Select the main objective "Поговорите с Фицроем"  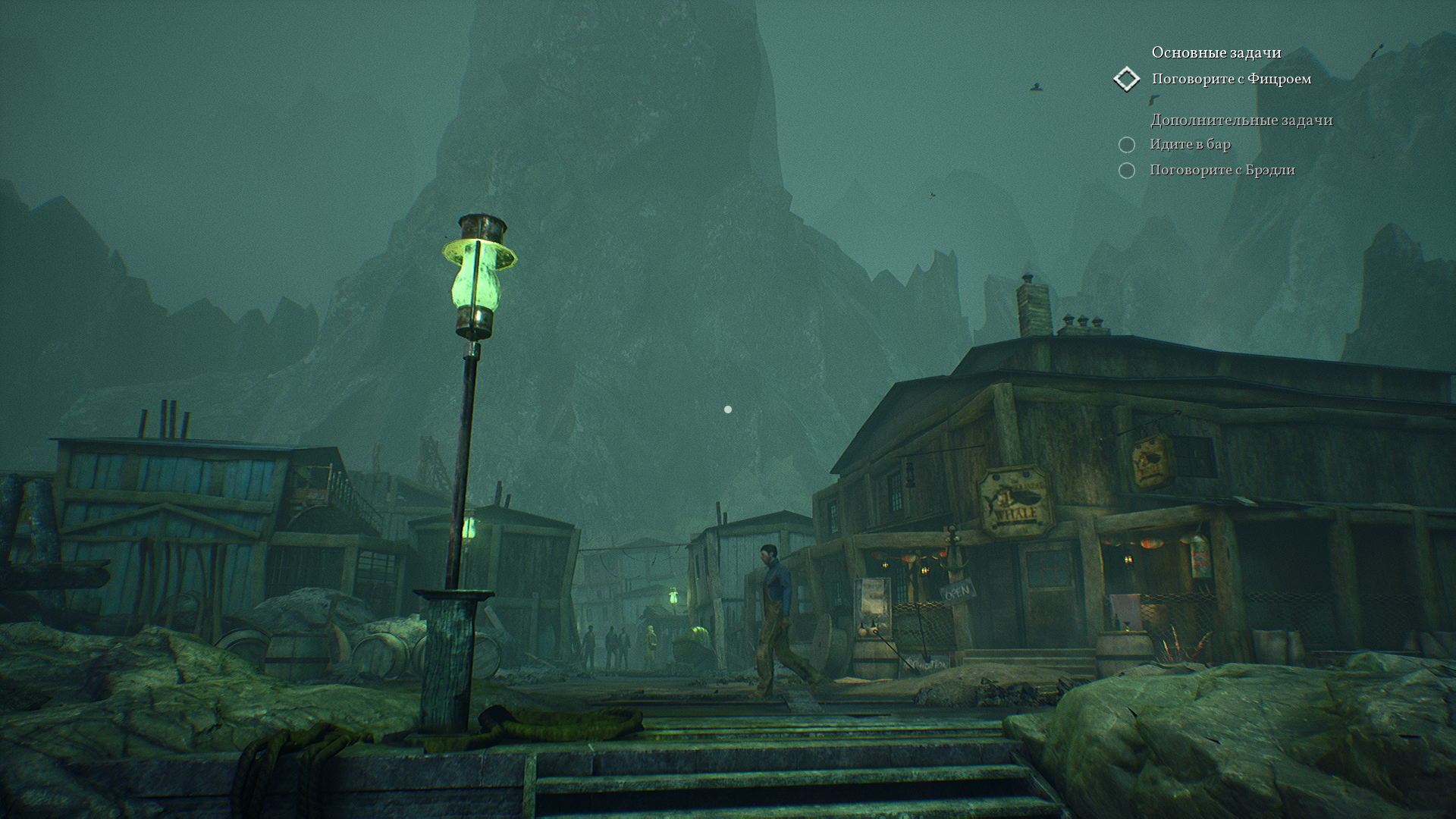coord(1231,79)
